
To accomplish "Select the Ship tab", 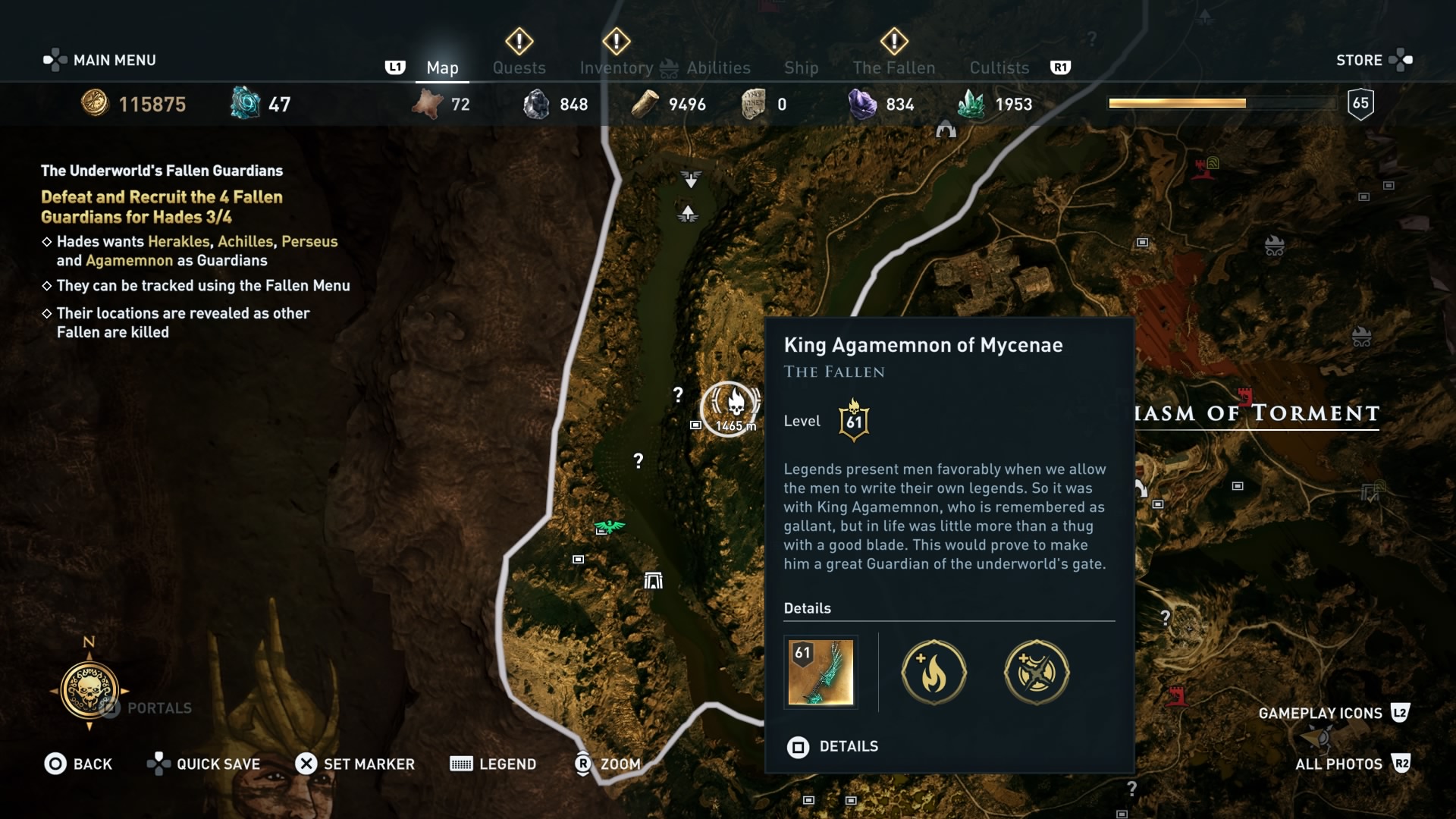I will 802,67.
